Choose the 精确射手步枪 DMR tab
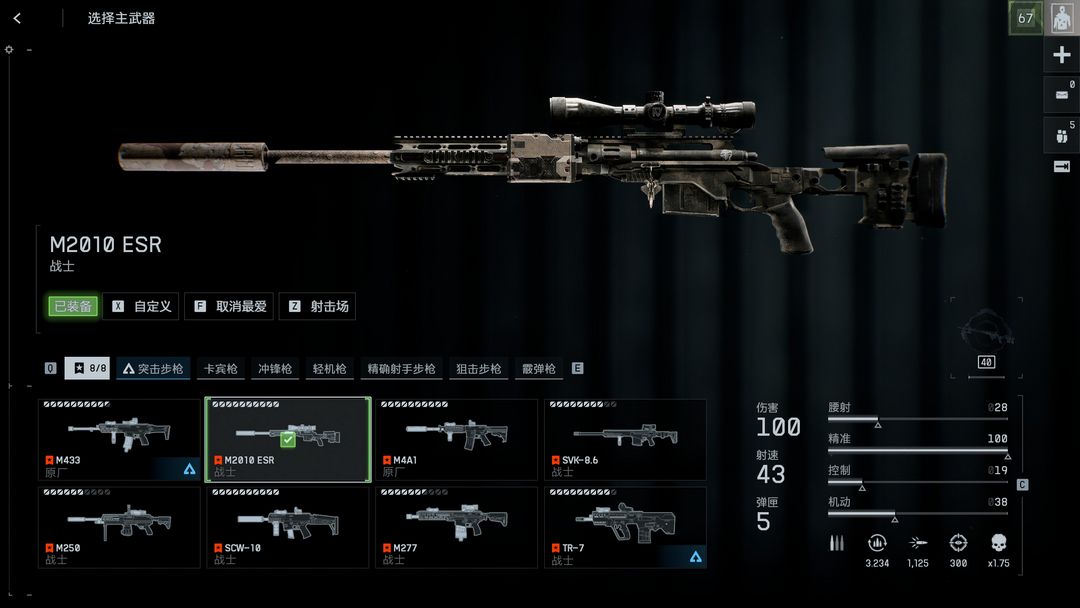This screenshot has width=1080, height=608. [400, 368]
